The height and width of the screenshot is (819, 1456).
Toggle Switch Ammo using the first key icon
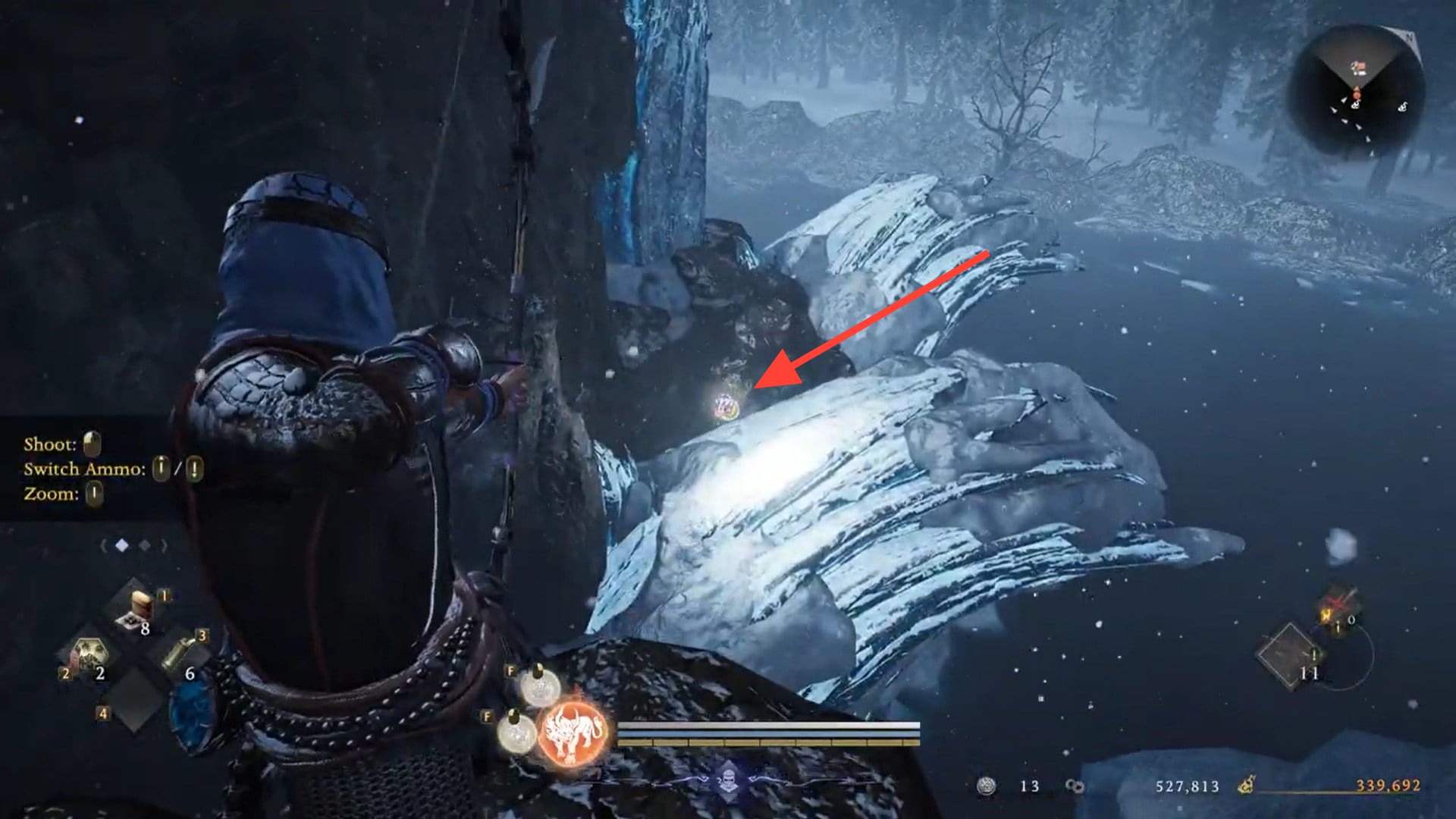coord(160,470)
